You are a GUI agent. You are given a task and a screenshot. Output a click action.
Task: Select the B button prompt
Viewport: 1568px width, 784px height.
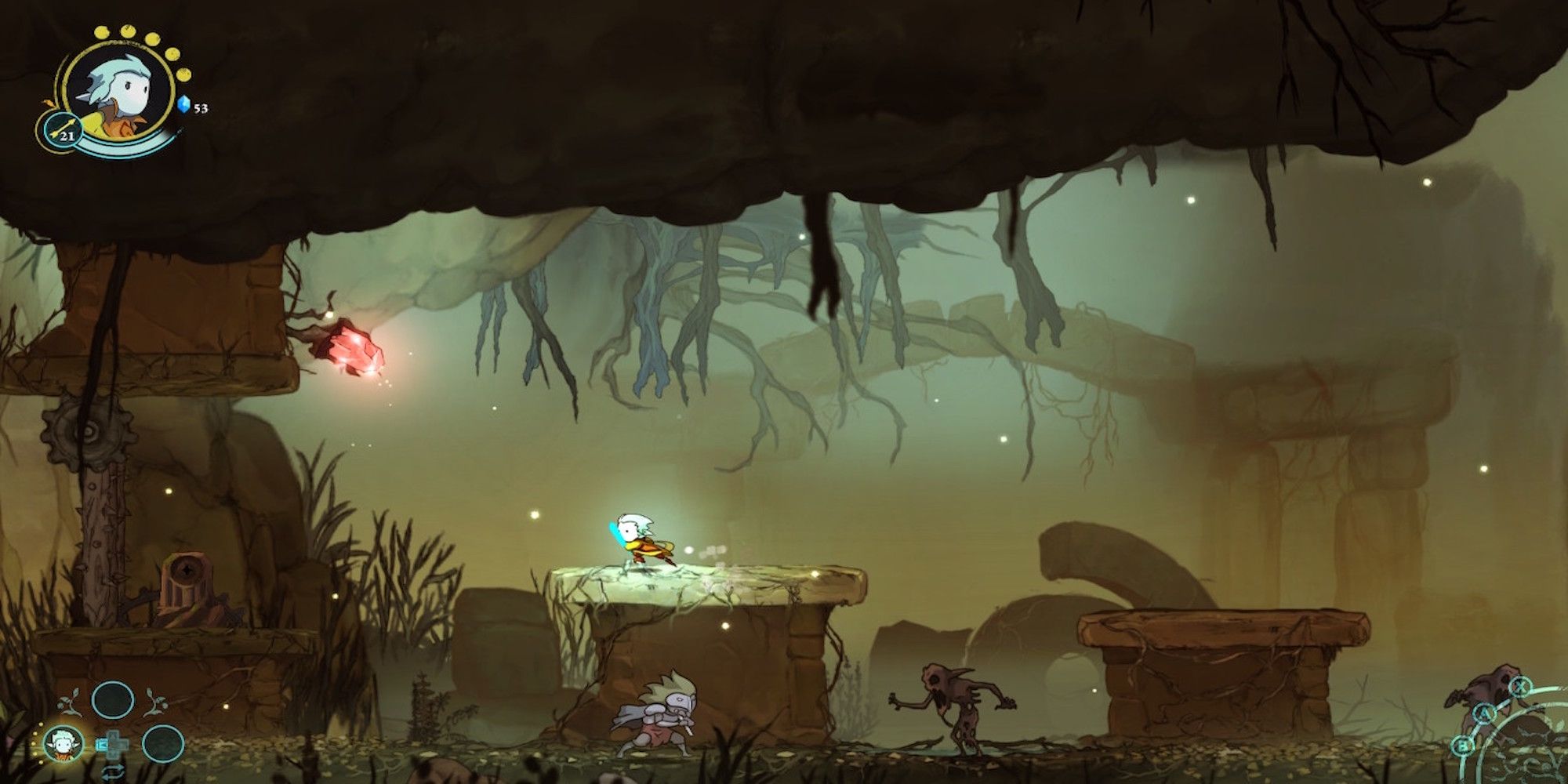coord(1462,745)
